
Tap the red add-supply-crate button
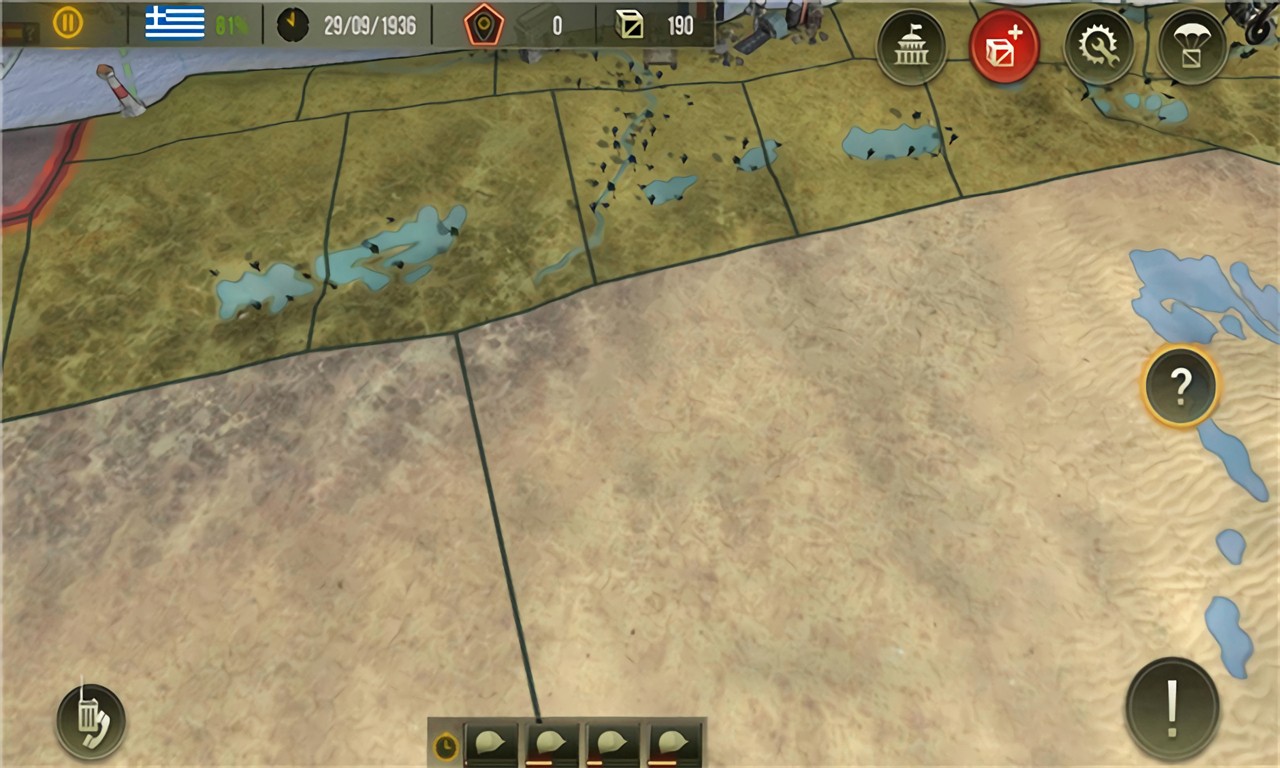(1004, 47)
